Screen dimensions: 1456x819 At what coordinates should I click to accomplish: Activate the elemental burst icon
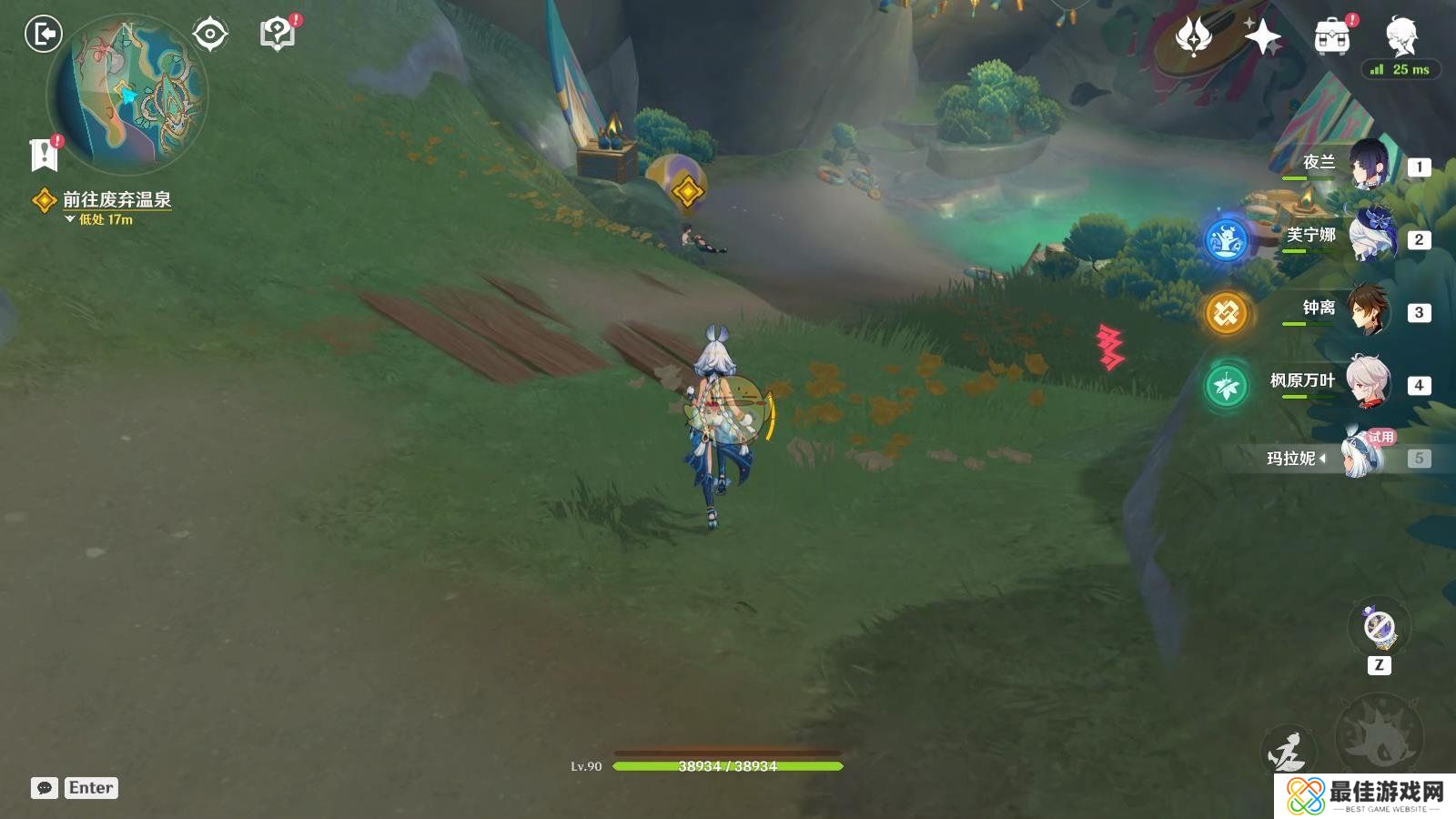(1379, 734)
